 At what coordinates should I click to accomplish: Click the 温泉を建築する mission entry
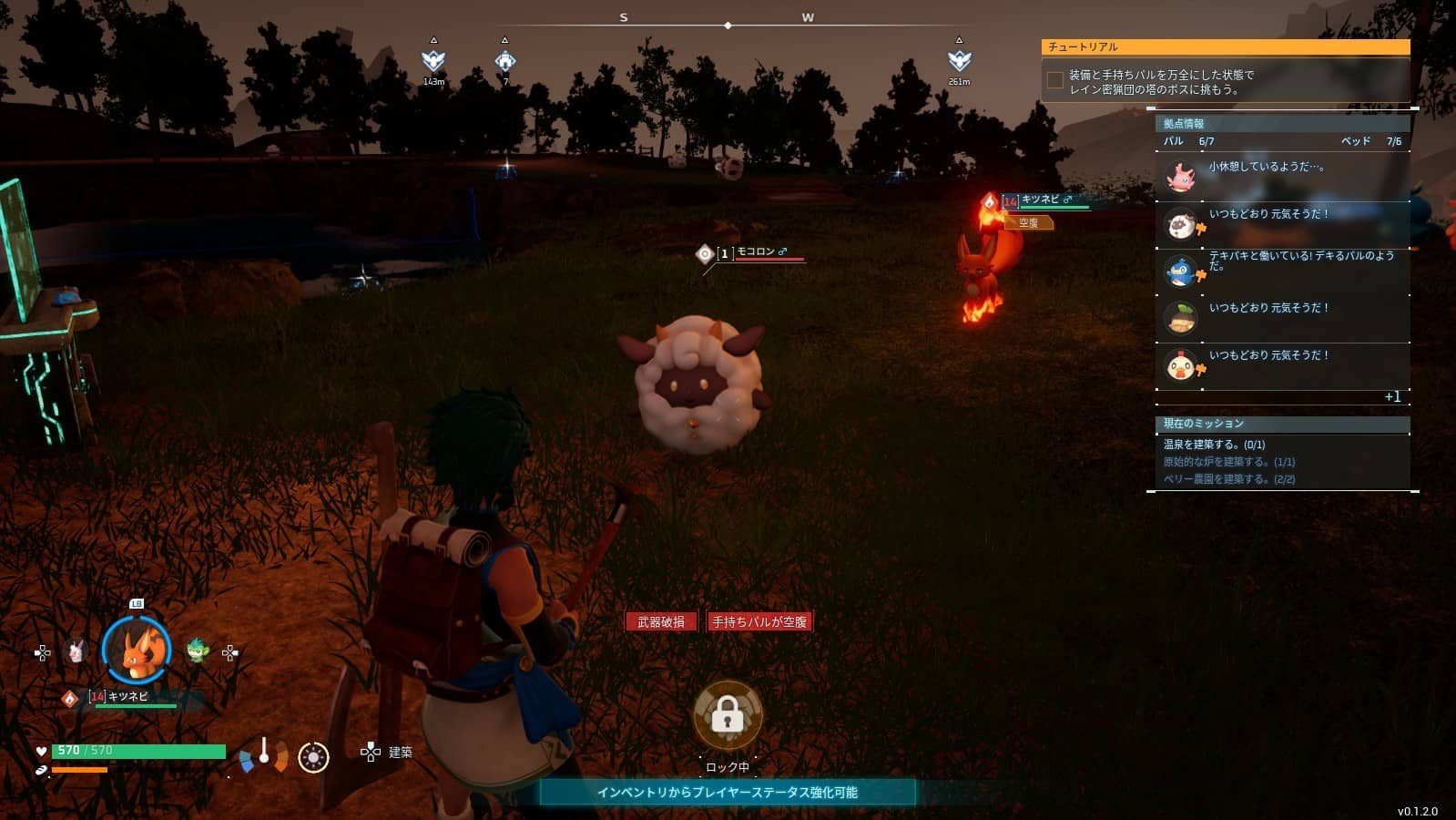pyautogui.click(x=1214, y=445)
